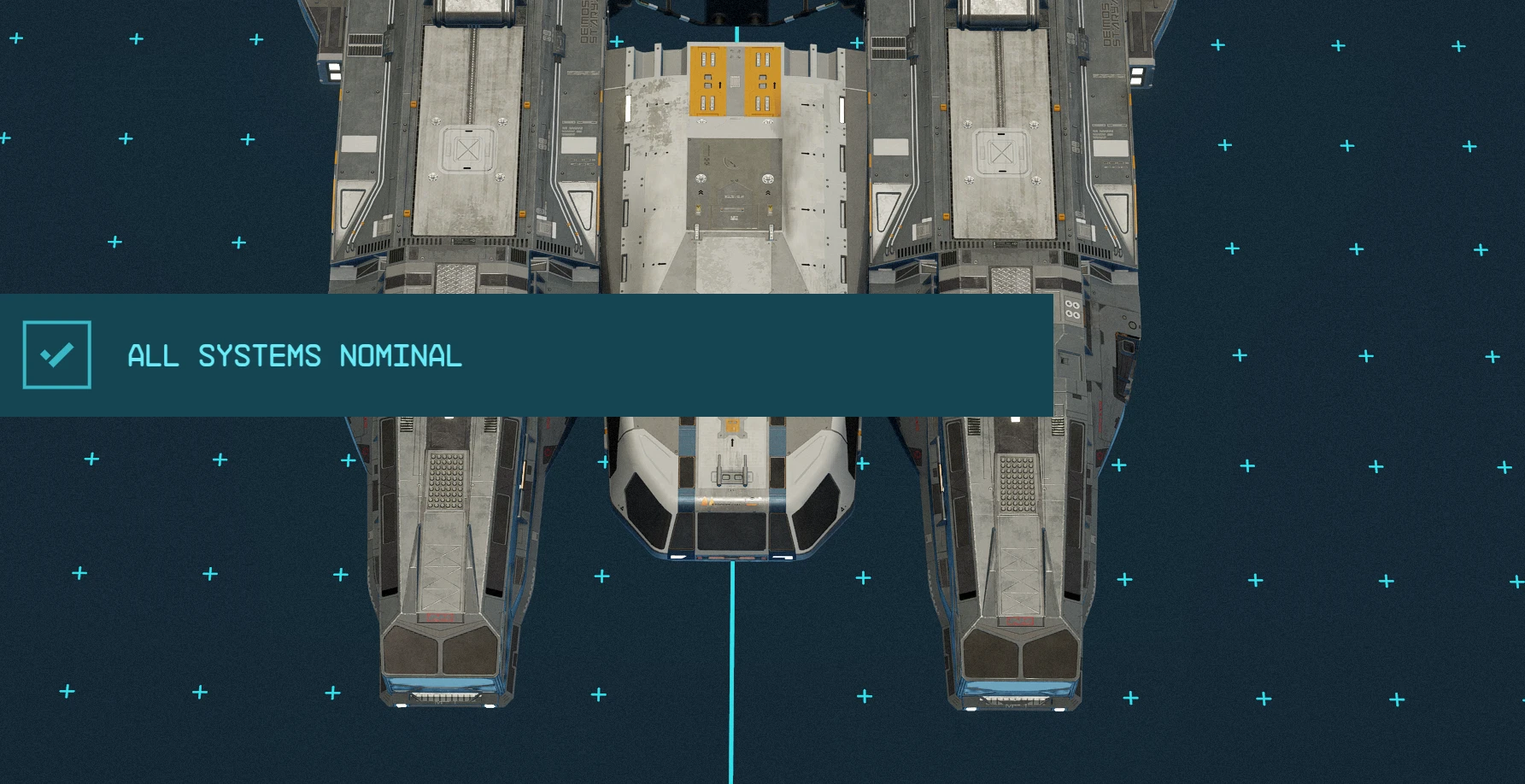Click the checkmark icon in the status banner

click(x=56, y=354)
